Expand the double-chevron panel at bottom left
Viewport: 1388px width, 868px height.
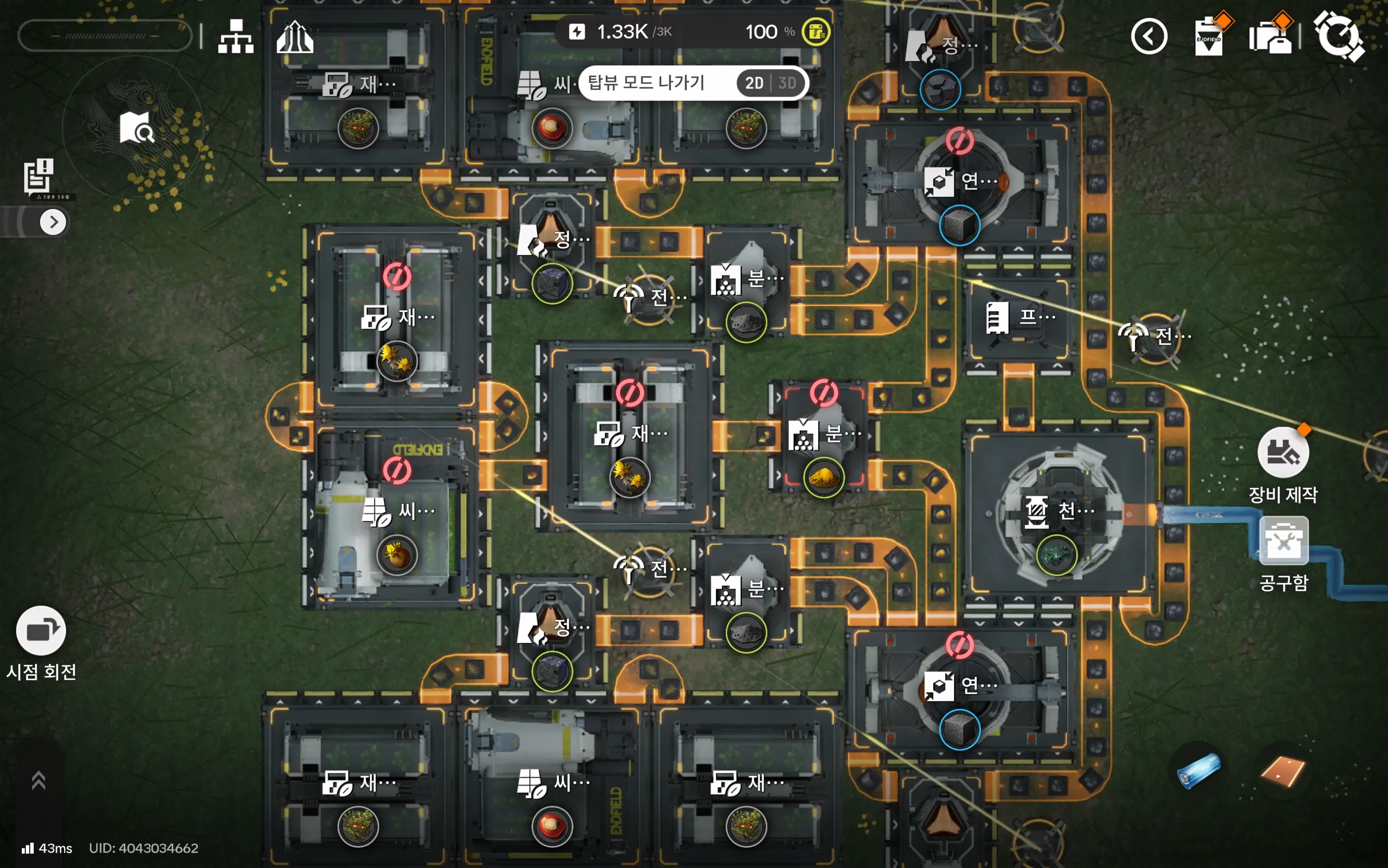(x=39, y=780)
